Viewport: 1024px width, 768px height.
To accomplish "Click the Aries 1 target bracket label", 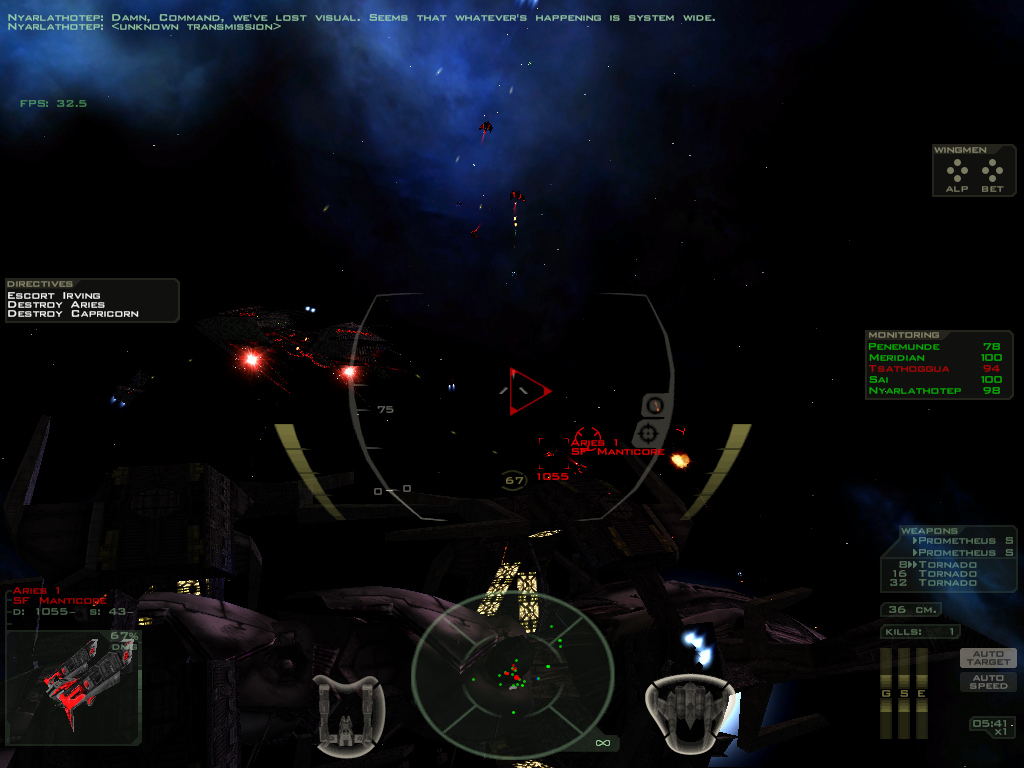I will click(596, 447).
